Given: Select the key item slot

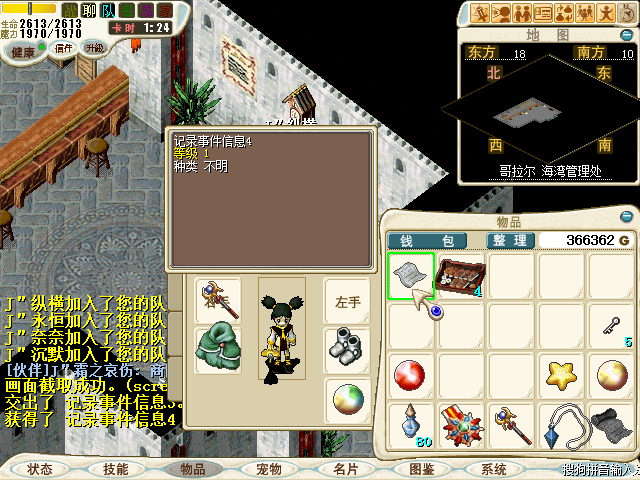Looking at the screenshot, I should click(x=611, y=325).
